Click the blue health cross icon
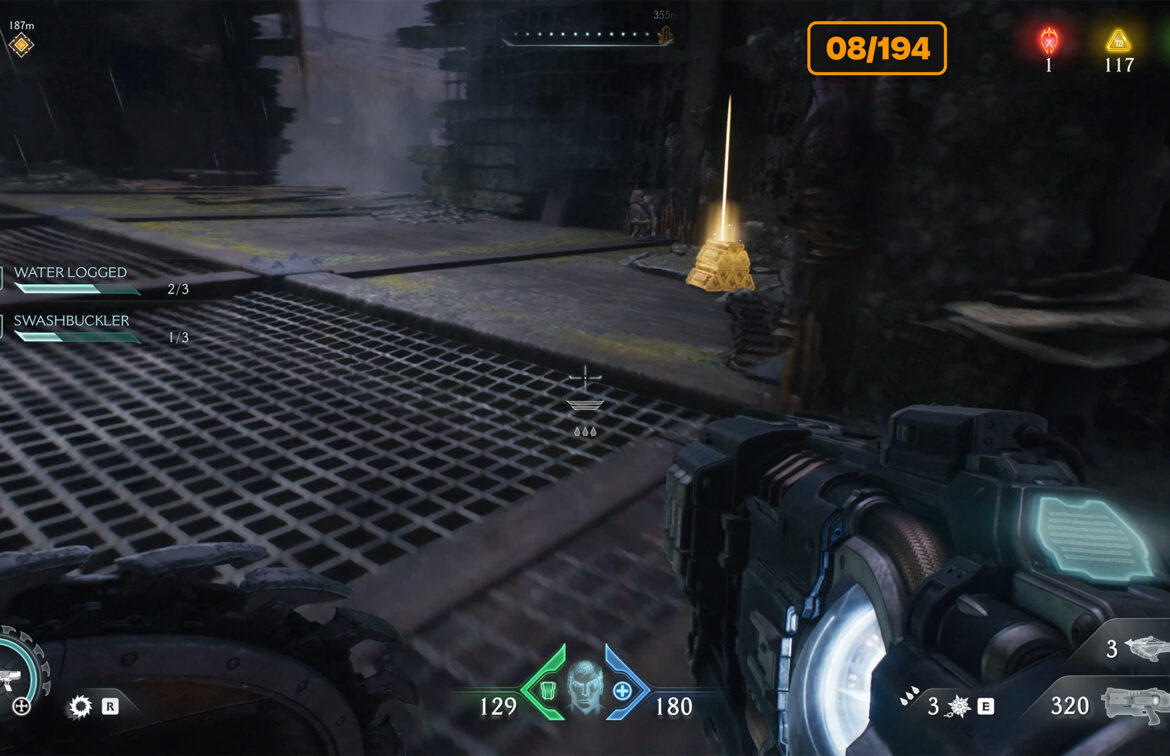Image resolution: width=1170 pixels, height=756 pixels. pos(622,690)
